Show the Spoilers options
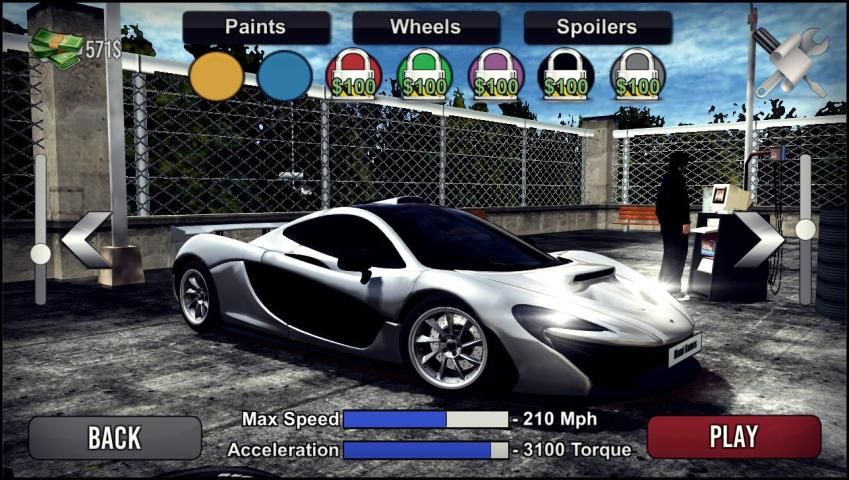The height and width of the screenshot is (480, 849). coord(597,27)
